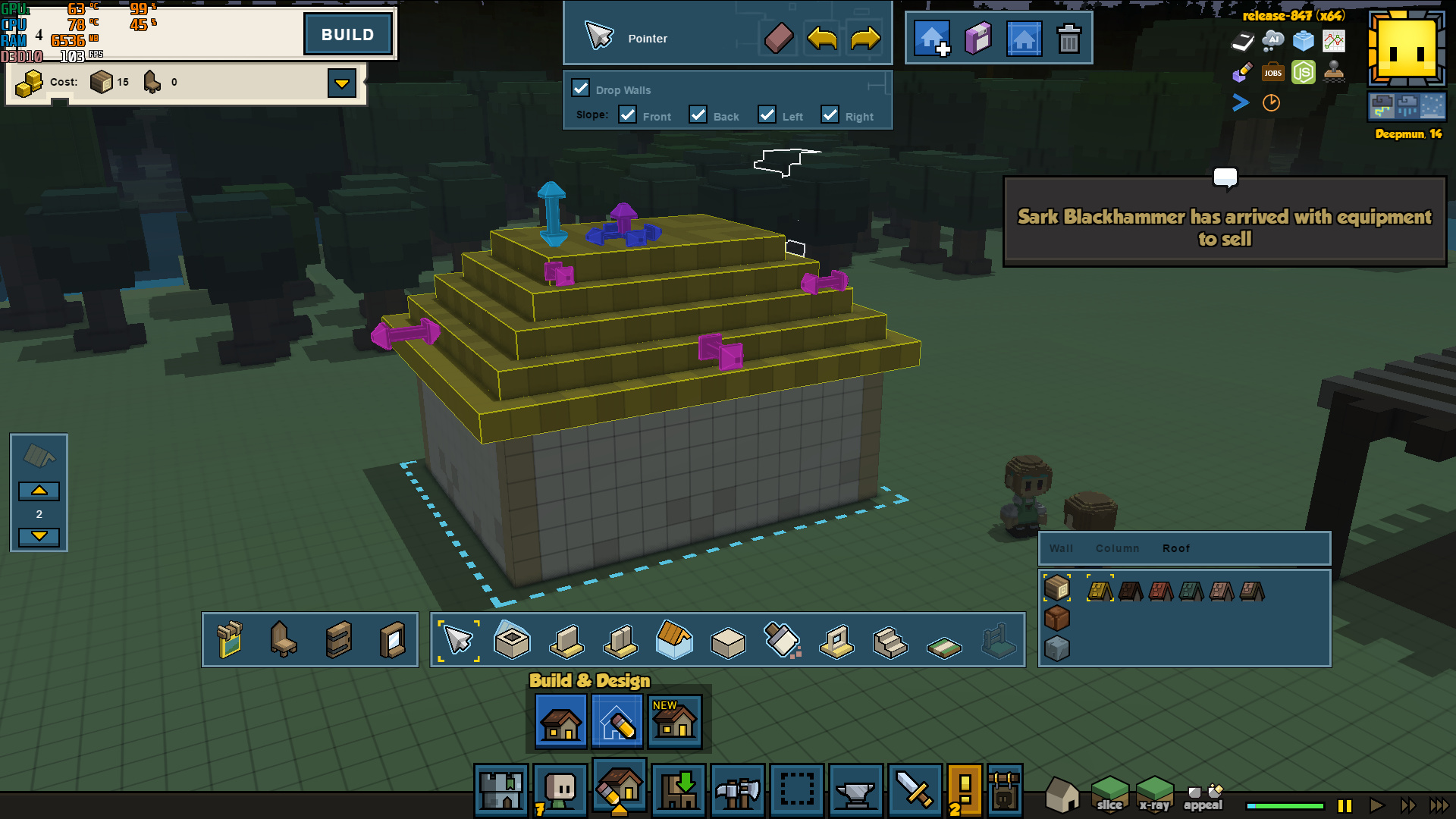The width and height of the screenshot is (1456, 819).
Task: Delete building with the trash can icon
Action: tap(1068, 39)
